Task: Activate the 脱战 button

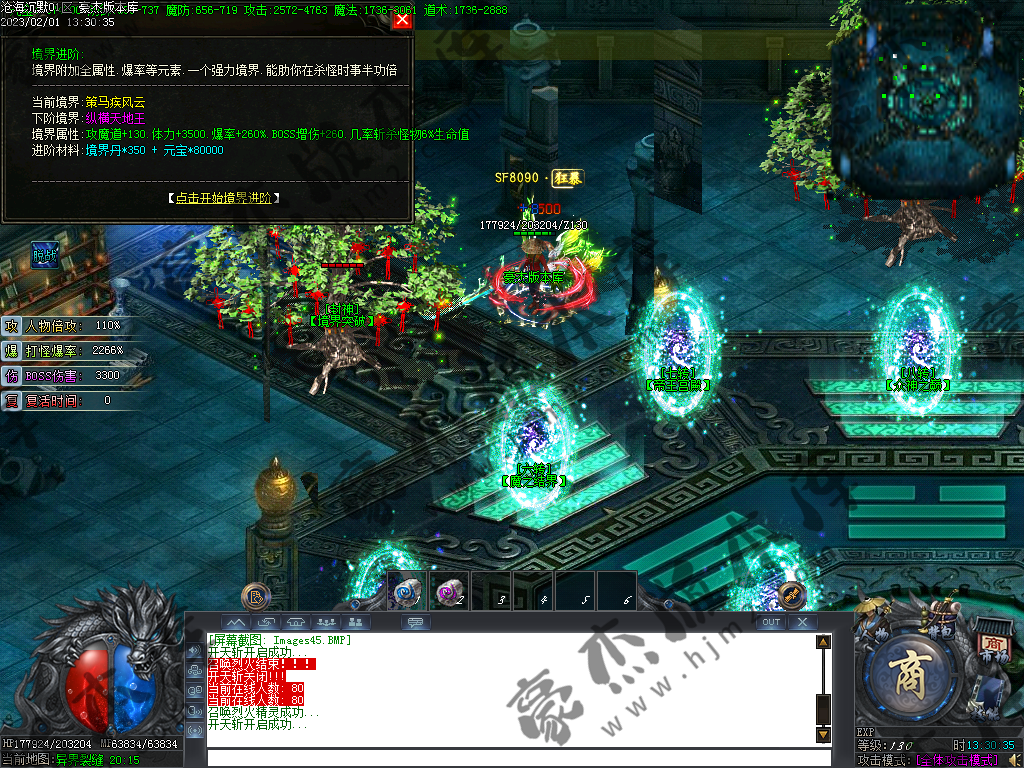Action: point(44,255)
